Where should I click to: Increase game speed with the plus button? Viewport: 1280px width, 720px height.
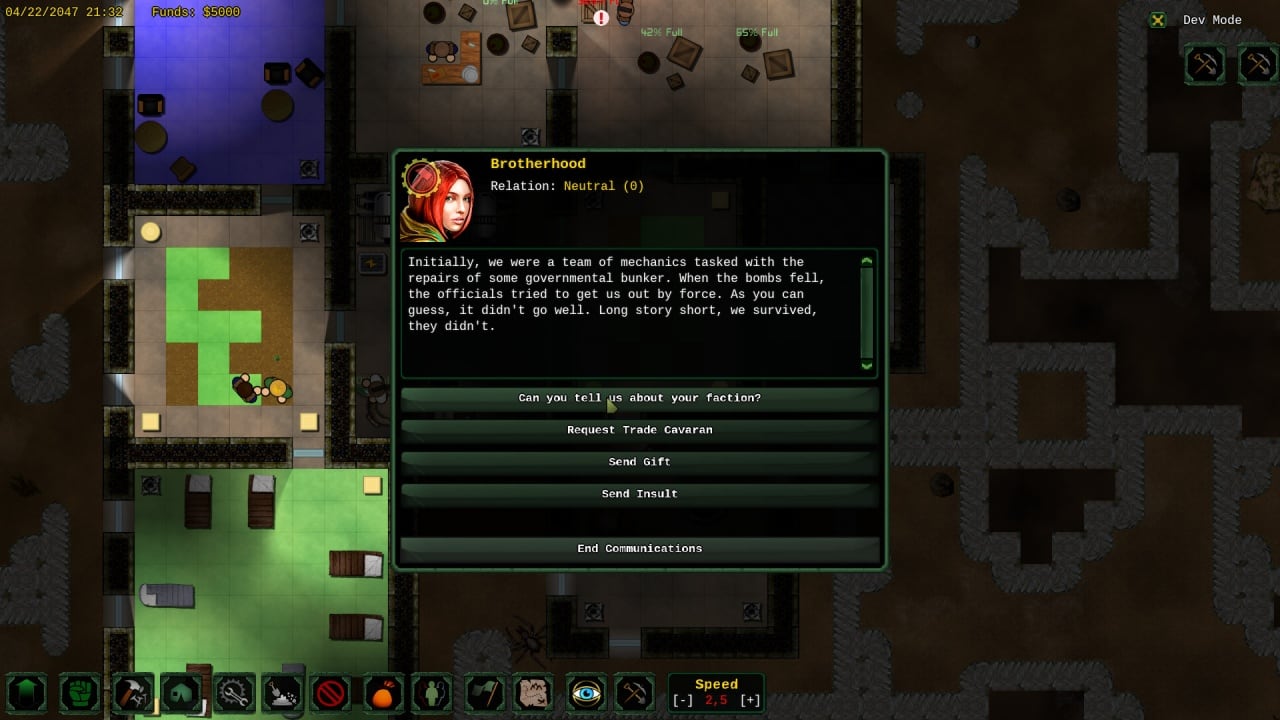(750, 700)
